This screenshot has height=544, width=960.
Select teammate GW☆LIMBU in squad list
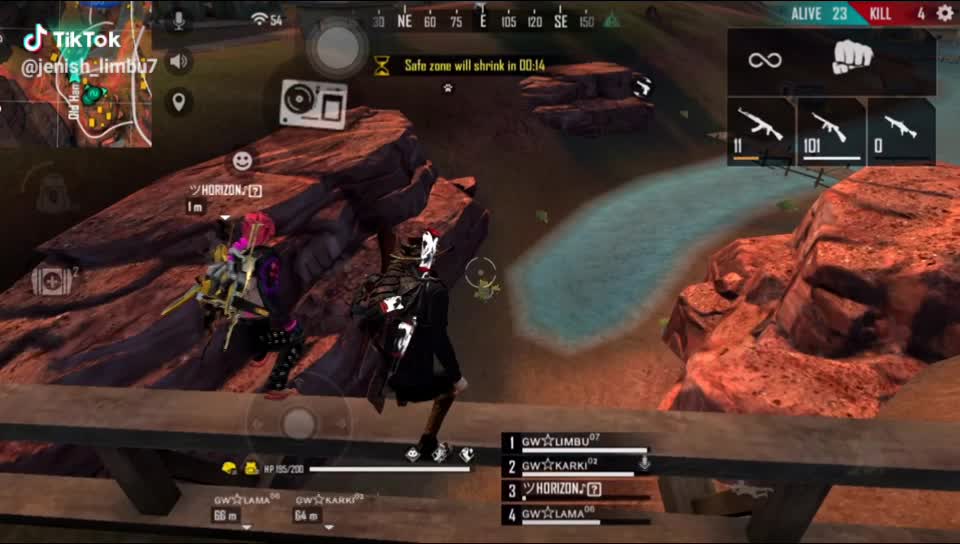click(575, 443)
